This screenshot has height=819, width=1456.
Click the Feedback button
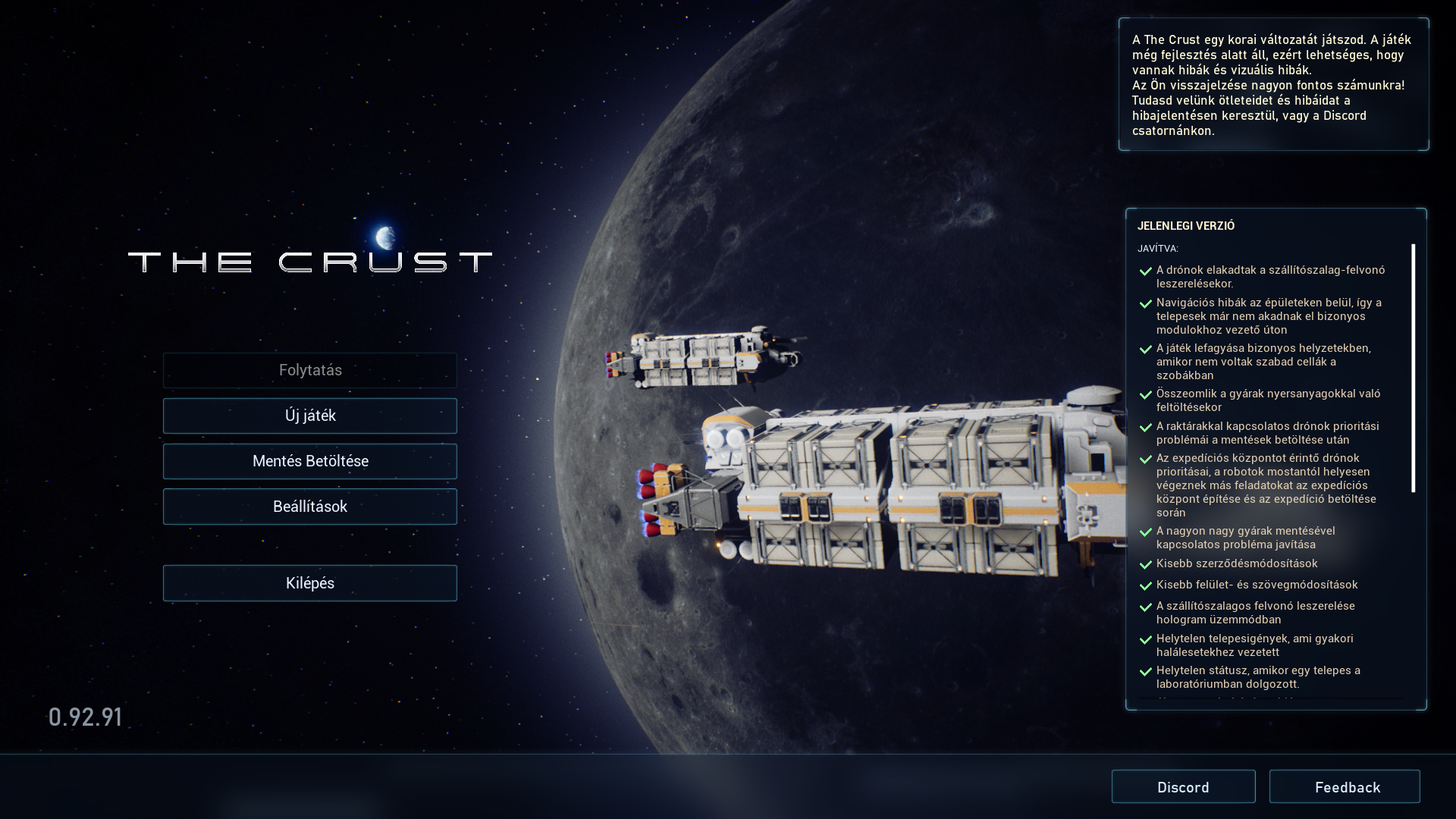[1345, 787]
